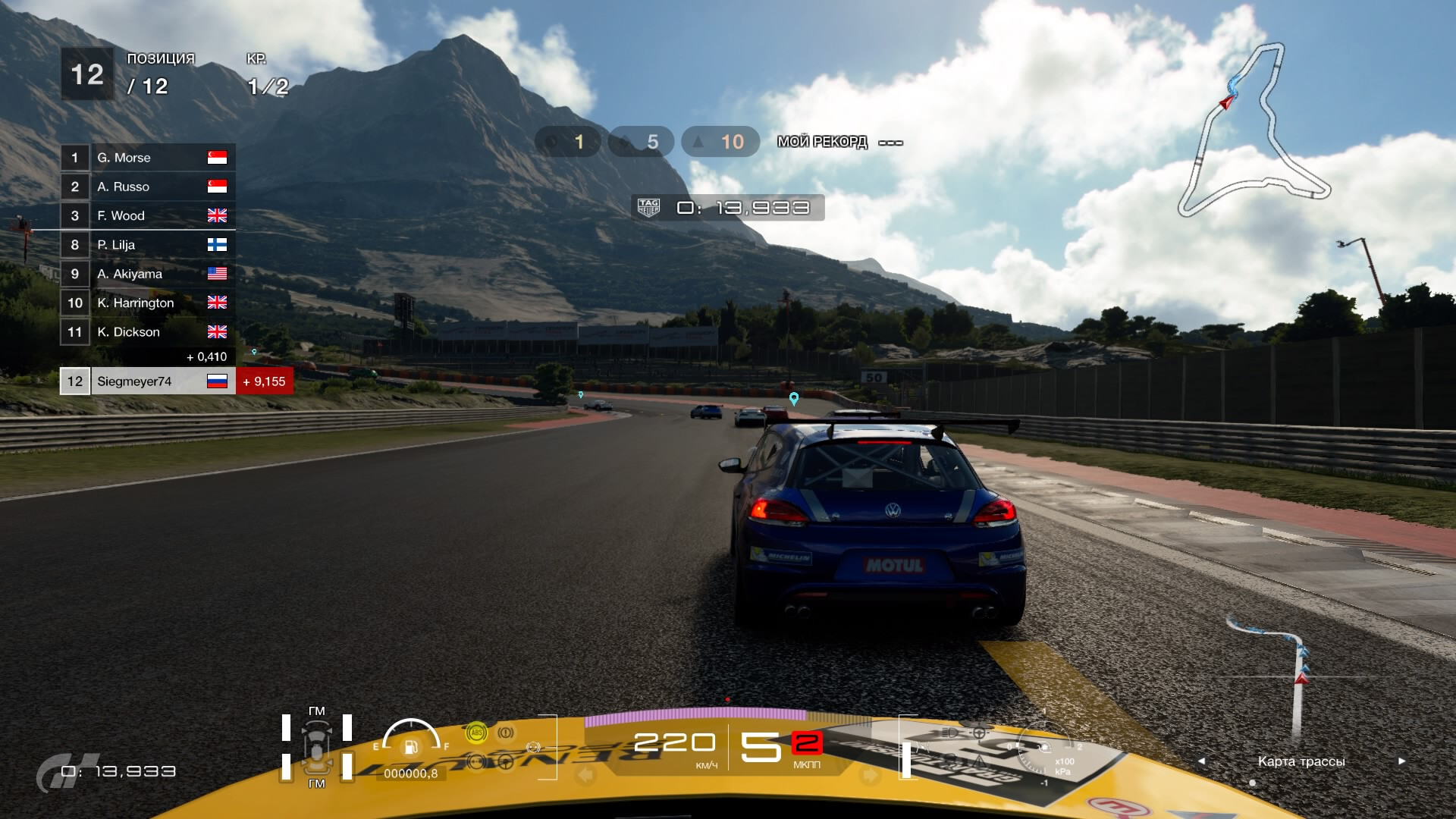This screenshot has height=819, width=1456.
Task: Toggle the green ABS indicator icon
Action: pyautogui.click(x=476, y=733)
